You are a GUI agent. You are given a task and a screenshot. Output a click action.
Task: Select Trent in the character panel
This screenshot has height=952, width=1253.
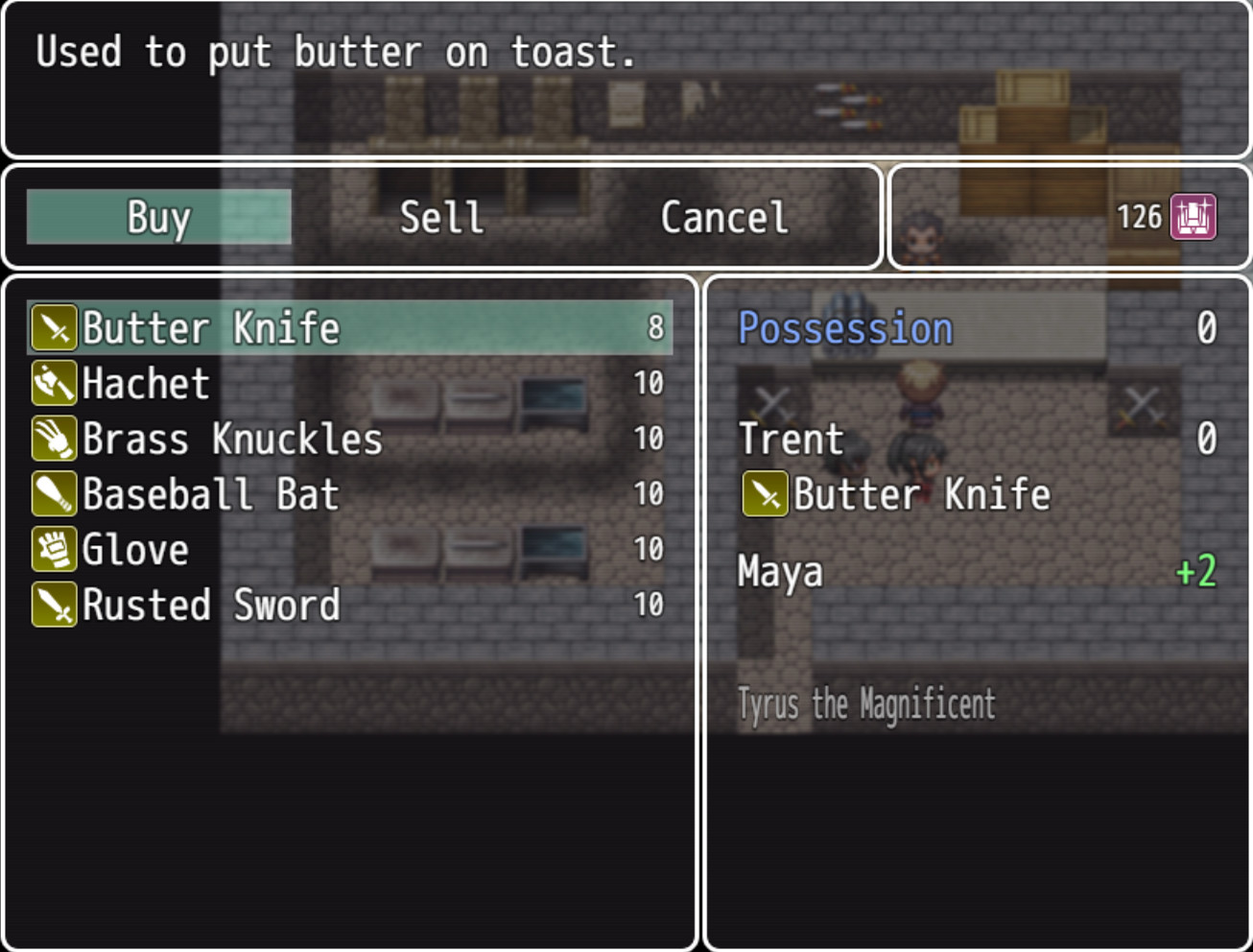click(x=790, y=439)
